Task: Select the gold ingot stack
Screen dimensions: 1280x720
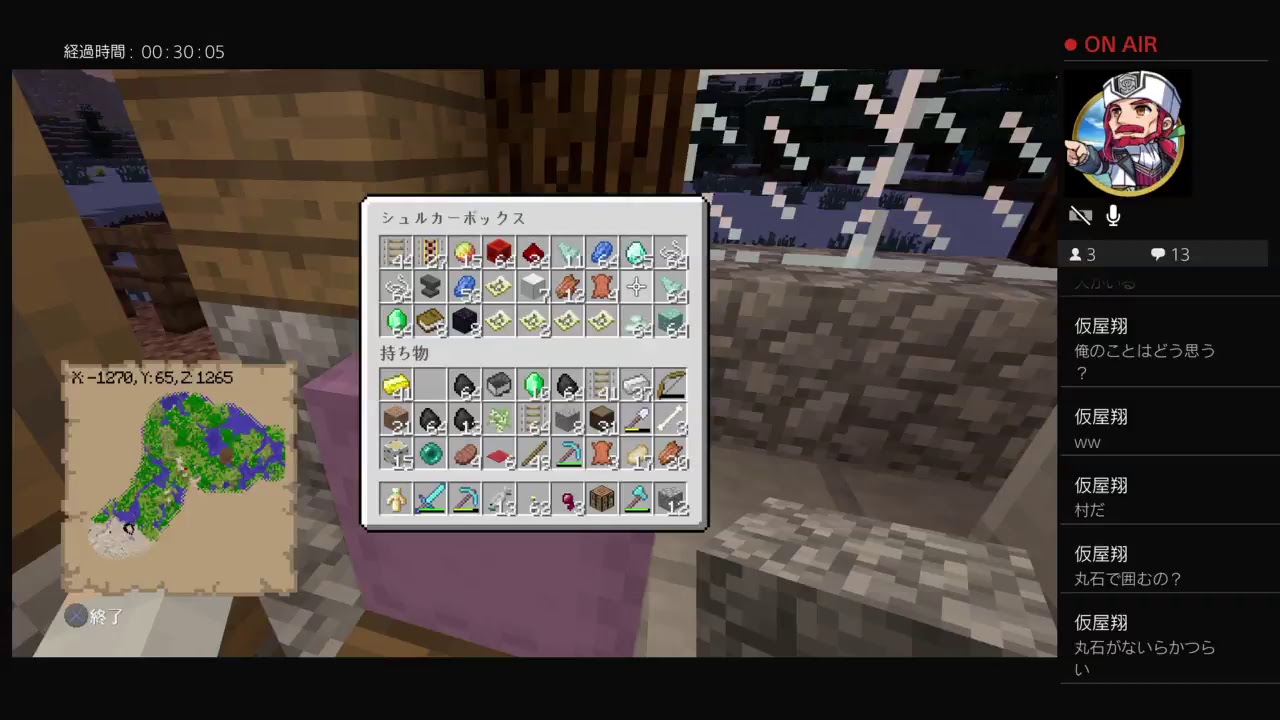Action: tap(395, 385)
